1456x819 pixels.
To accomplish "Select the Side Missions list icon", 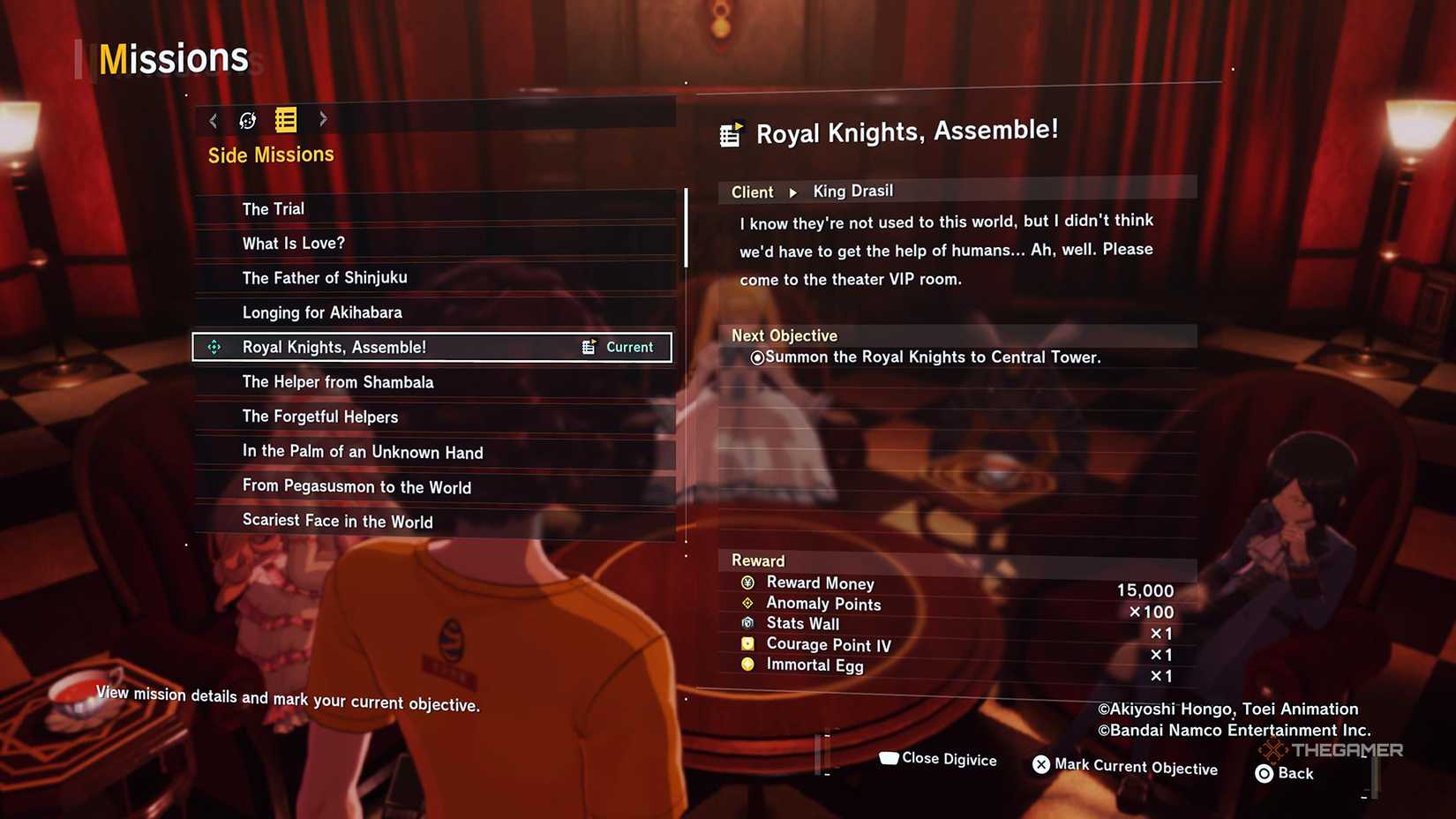I will click(x=284, y=120).
